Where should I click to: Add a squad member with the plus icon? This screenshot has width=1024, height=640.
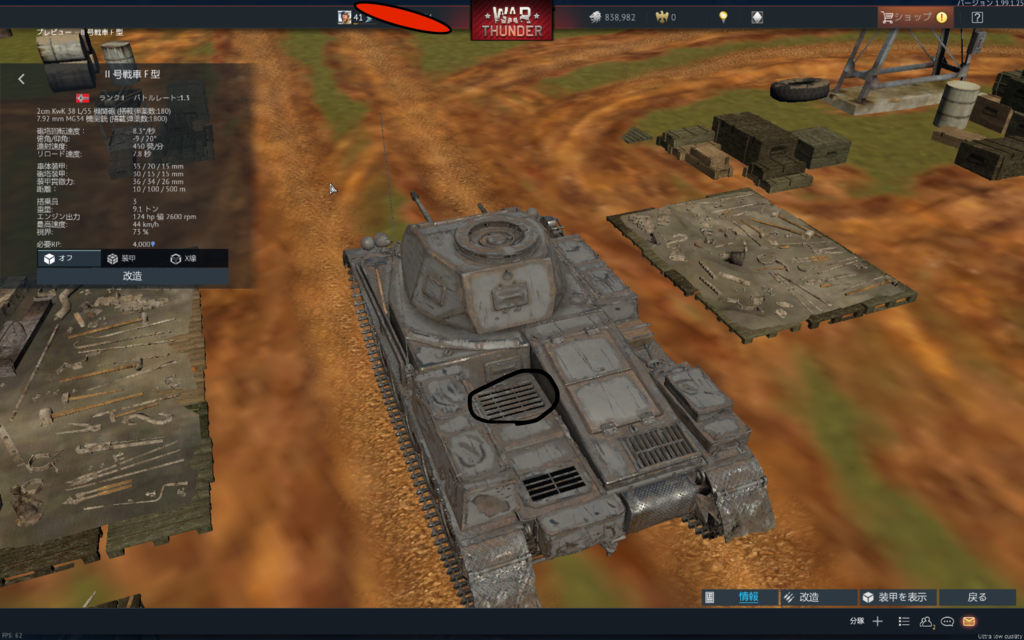pyautogui.click(x=877, y=621)
